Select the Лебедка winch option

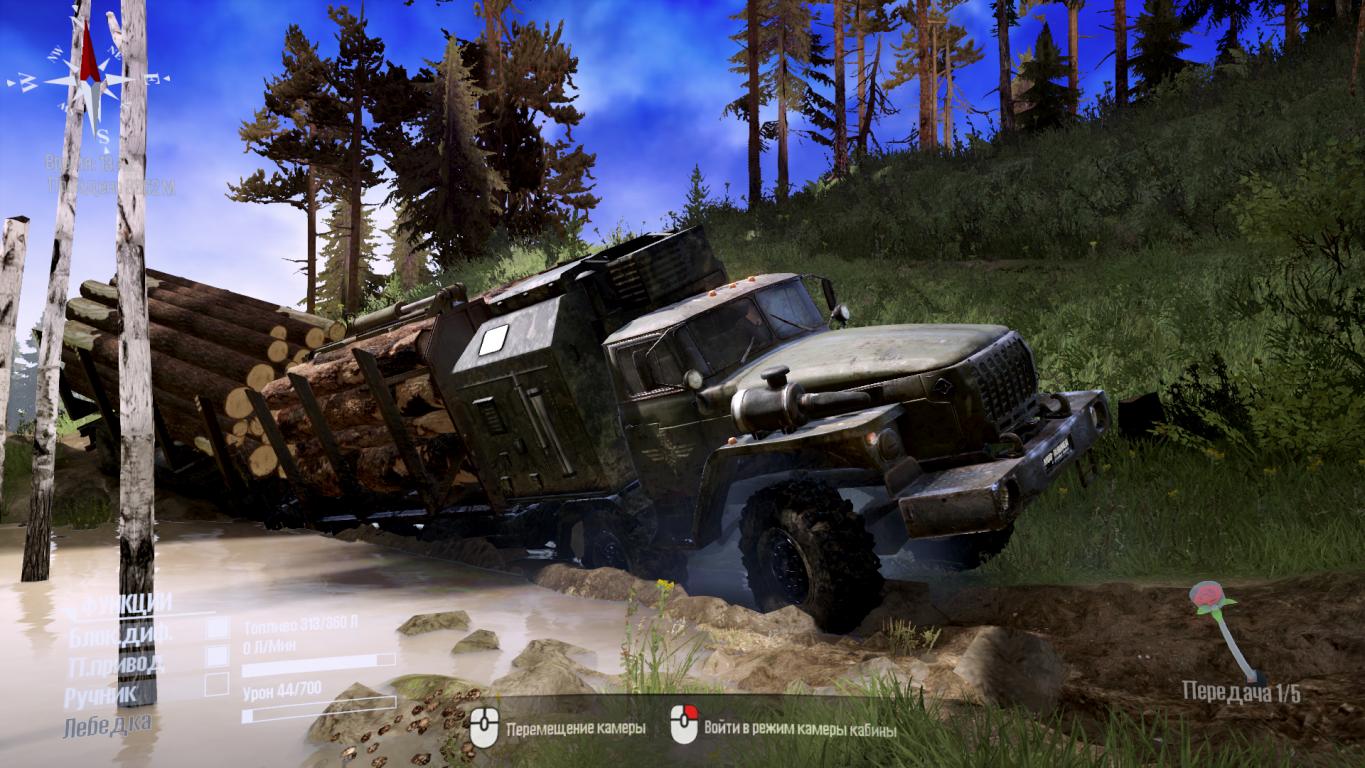(x=108, y=724)
